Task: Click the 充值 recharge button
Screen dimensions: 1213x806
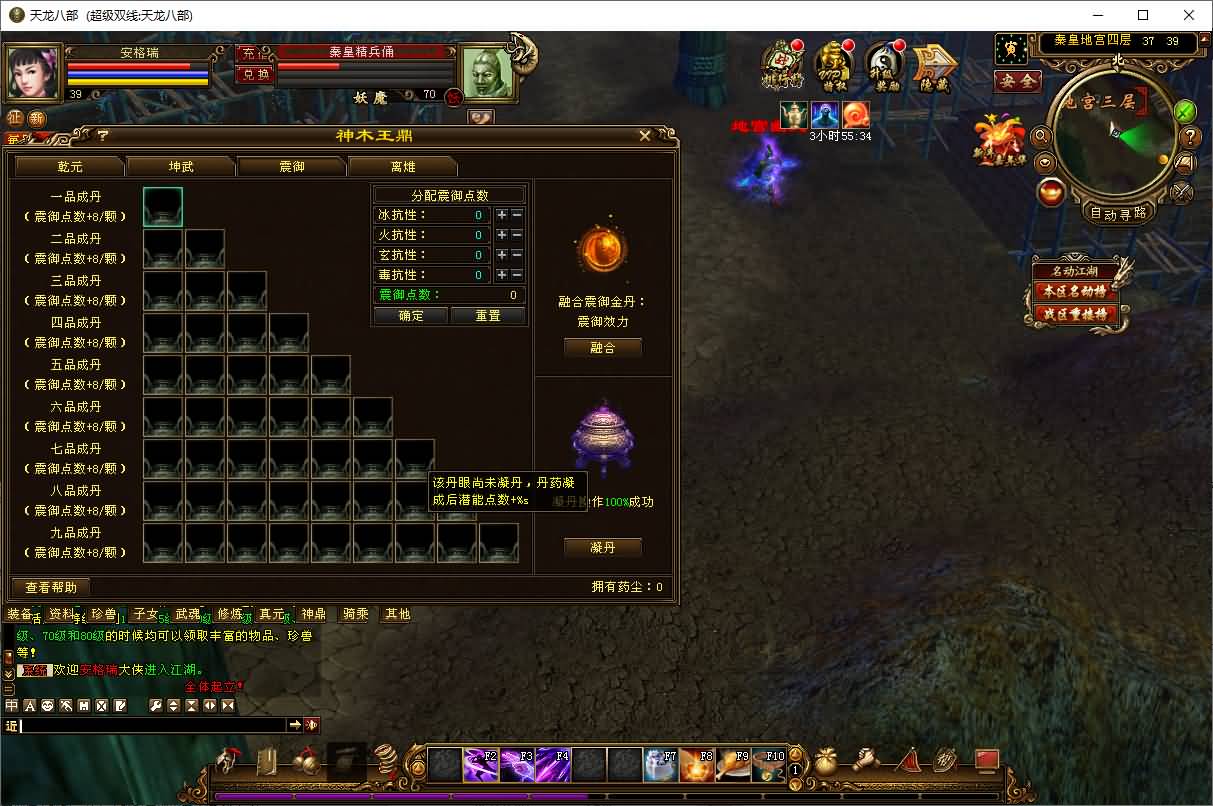Action: [251, 53]
